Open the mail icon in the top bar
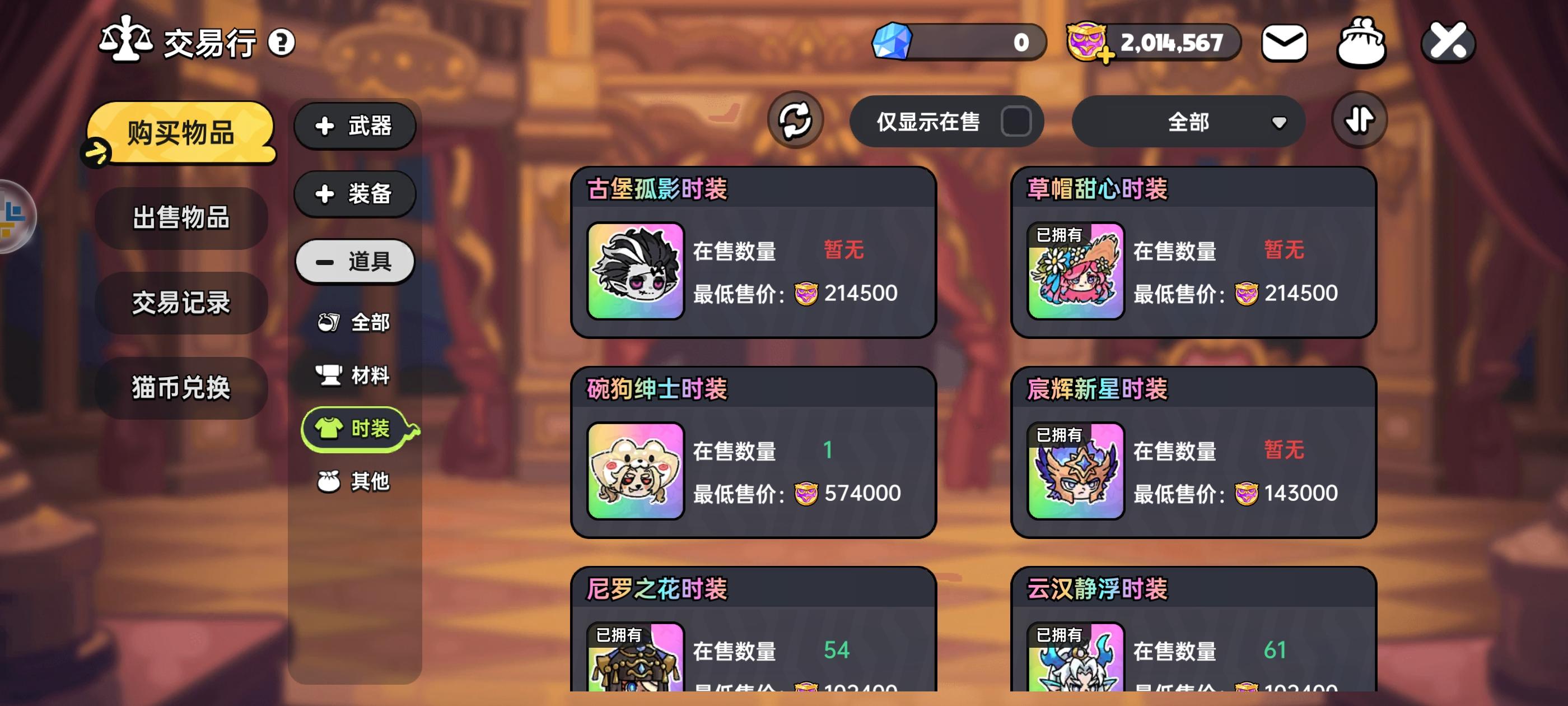 pyautogui.click(x=1283, y=41)
